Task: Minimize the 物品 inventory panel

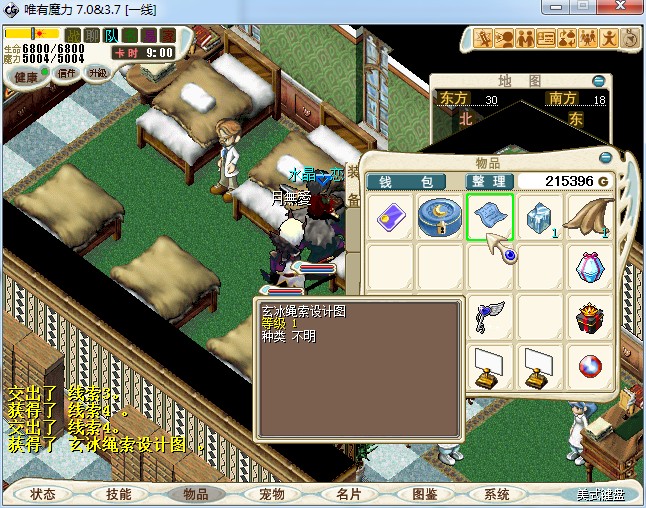Action: click(605, 159)
